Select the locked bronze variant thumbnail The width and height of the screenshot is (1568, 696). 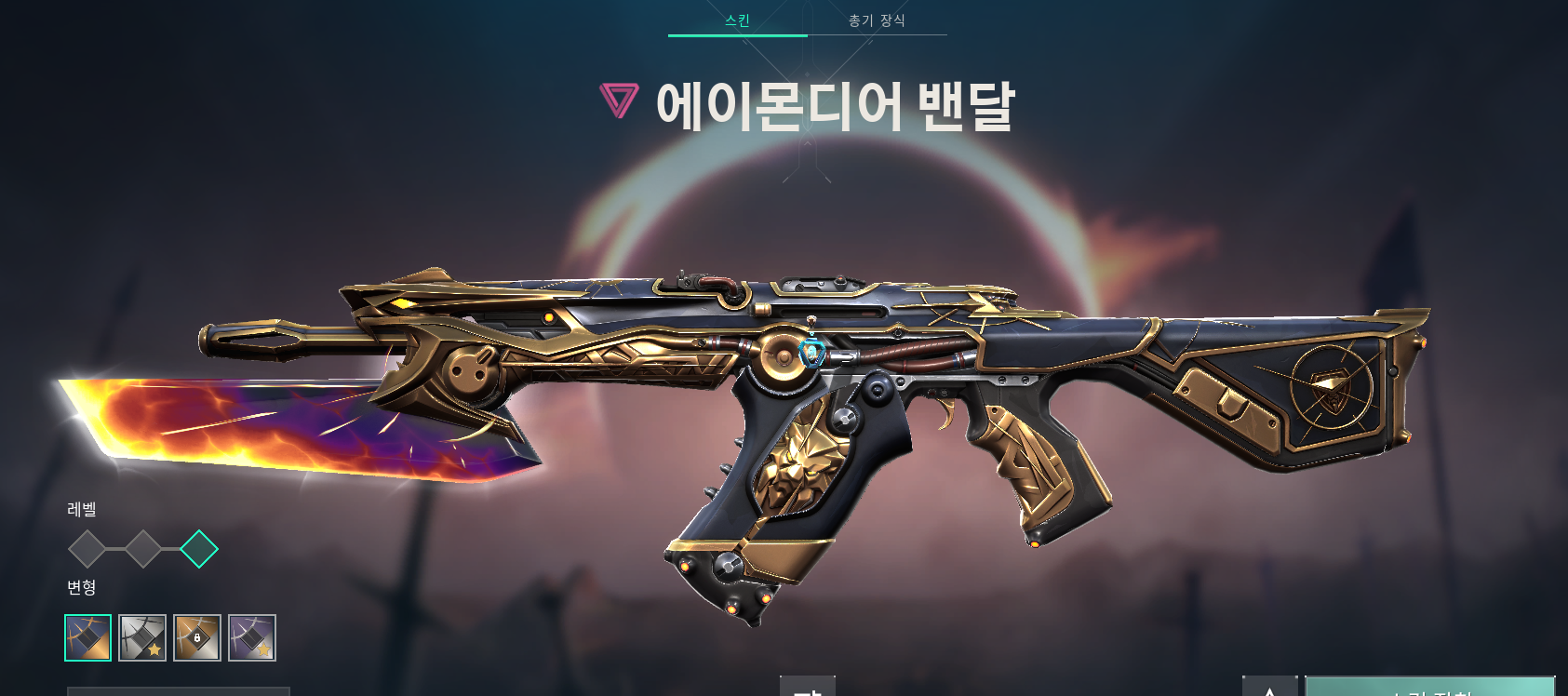196,637
